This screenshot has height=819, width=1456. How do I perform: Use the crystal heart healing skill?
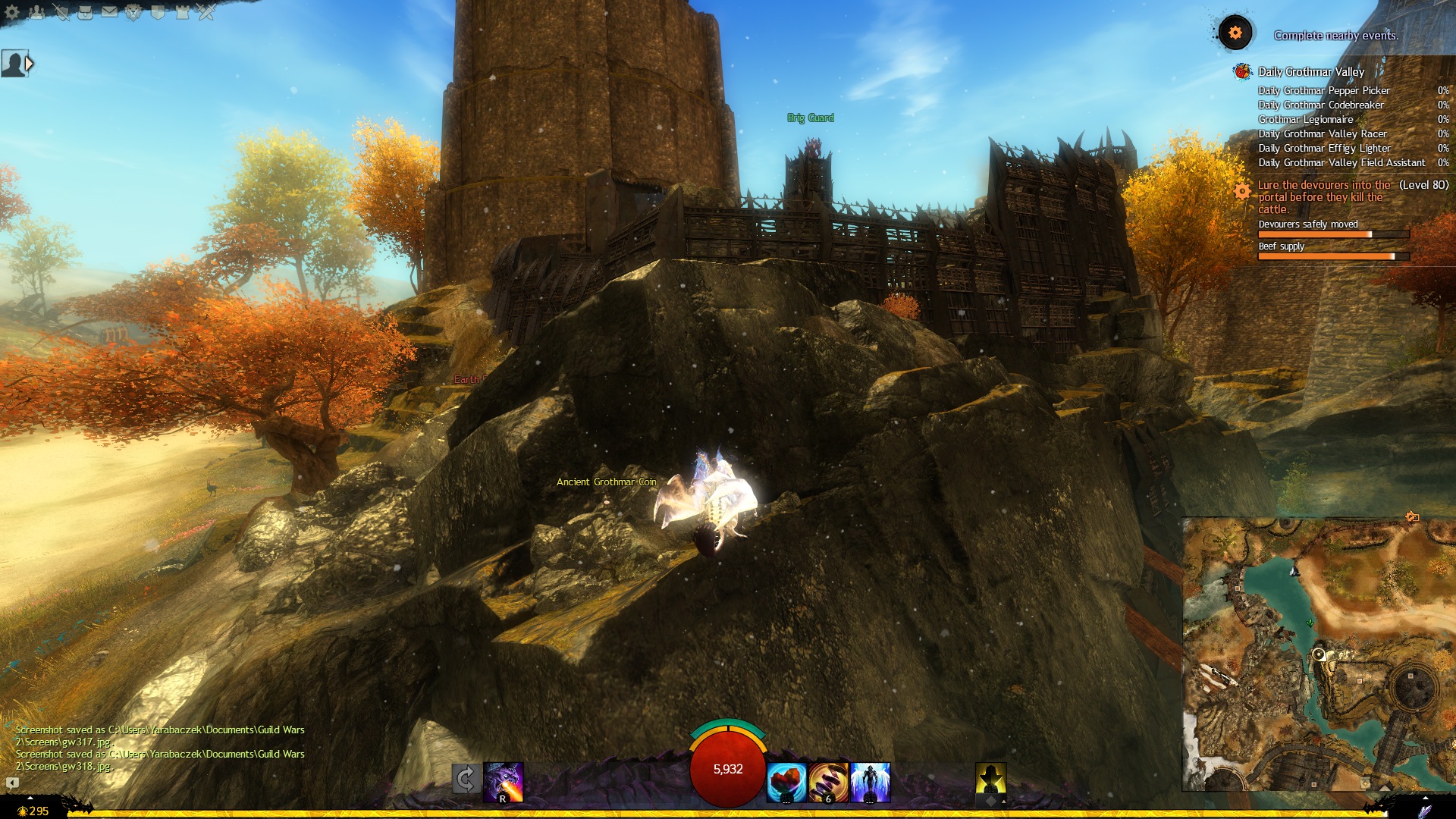click(786, 782)
